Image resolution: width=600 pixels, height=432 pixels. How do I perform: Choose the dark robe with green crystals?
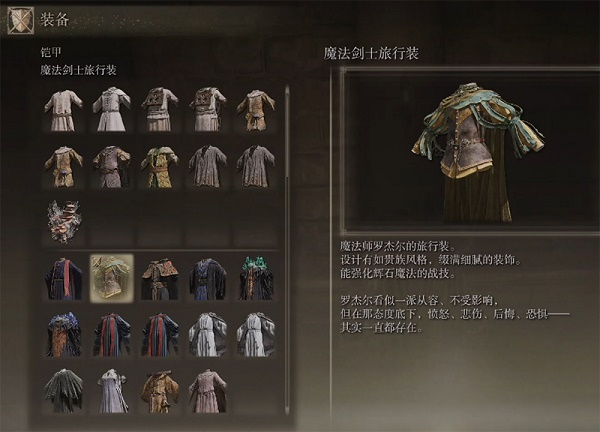click(255, 277)
